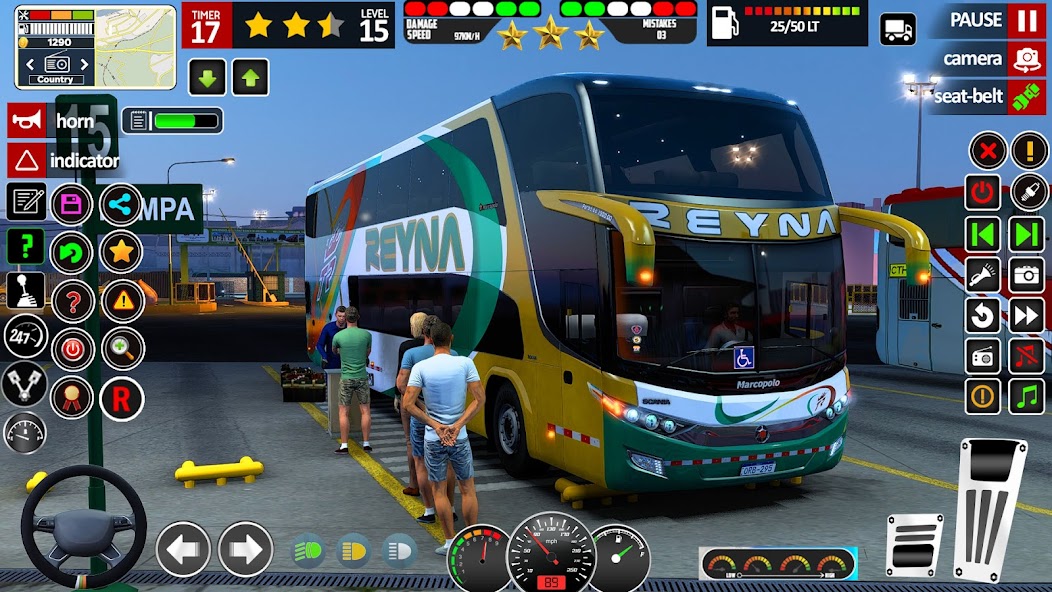Steer left with the left arrow button
The height and width of the screenshot is (592, 1052).
click(x=184, y=549)
